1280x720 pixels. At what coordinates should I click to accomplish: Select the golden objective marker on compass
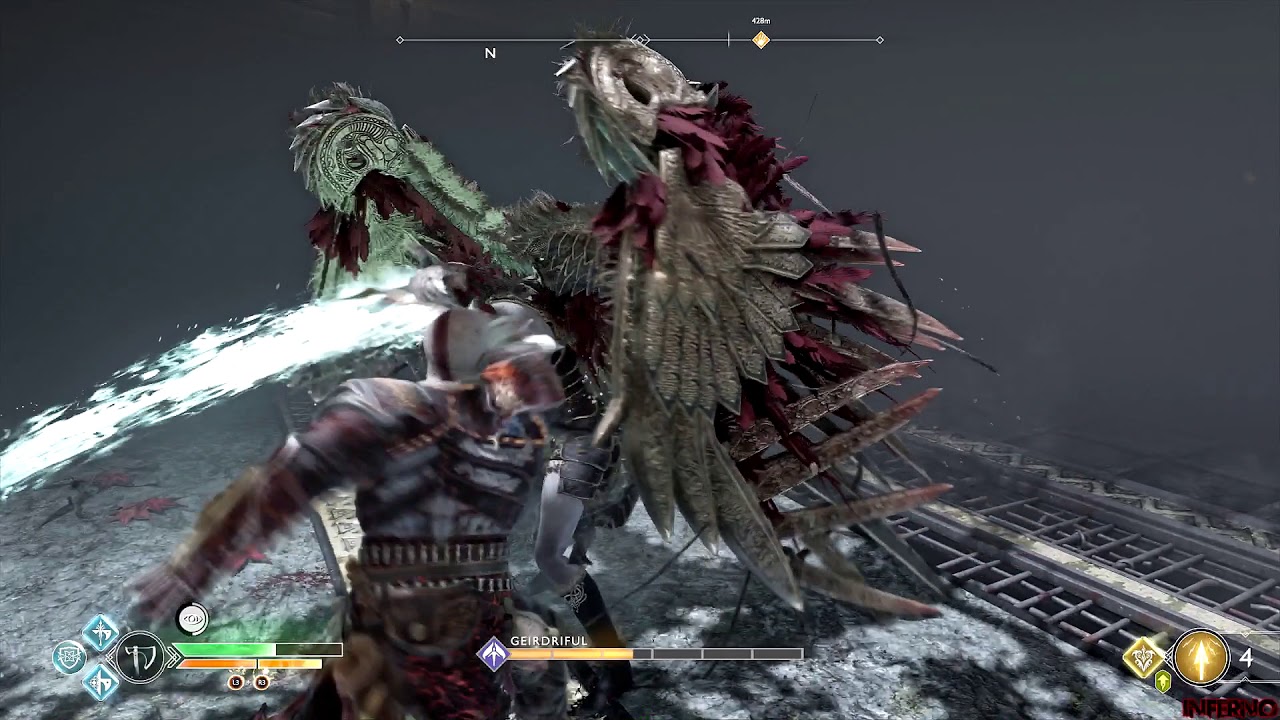click(x=761, y=40)
